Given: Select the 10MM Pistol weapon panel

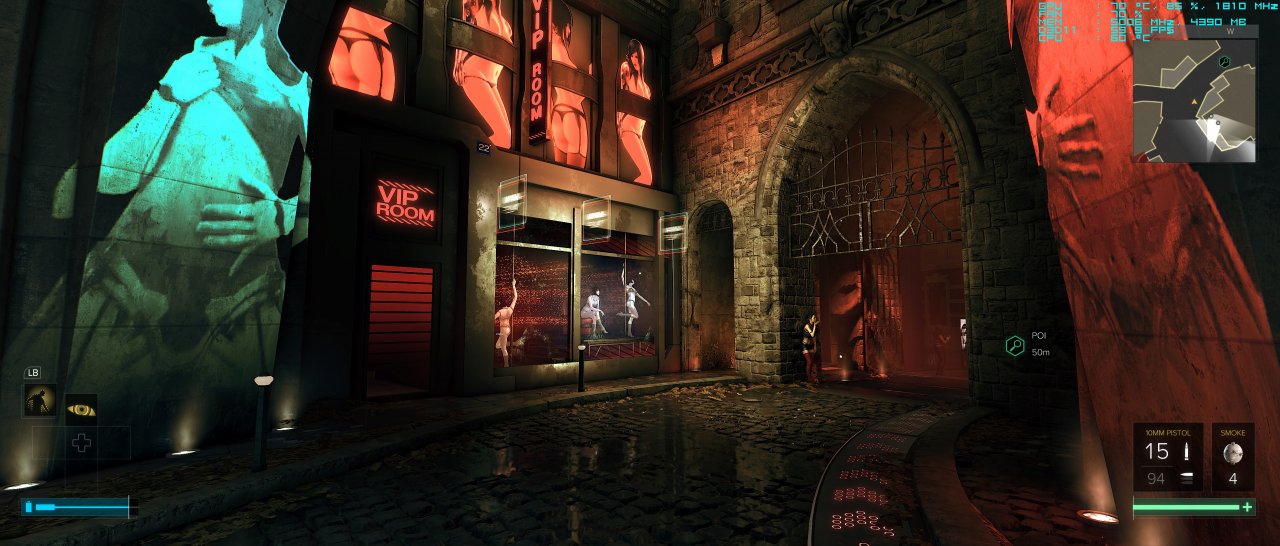Looking at the screenshot, I should click(x=1167, y=457).
